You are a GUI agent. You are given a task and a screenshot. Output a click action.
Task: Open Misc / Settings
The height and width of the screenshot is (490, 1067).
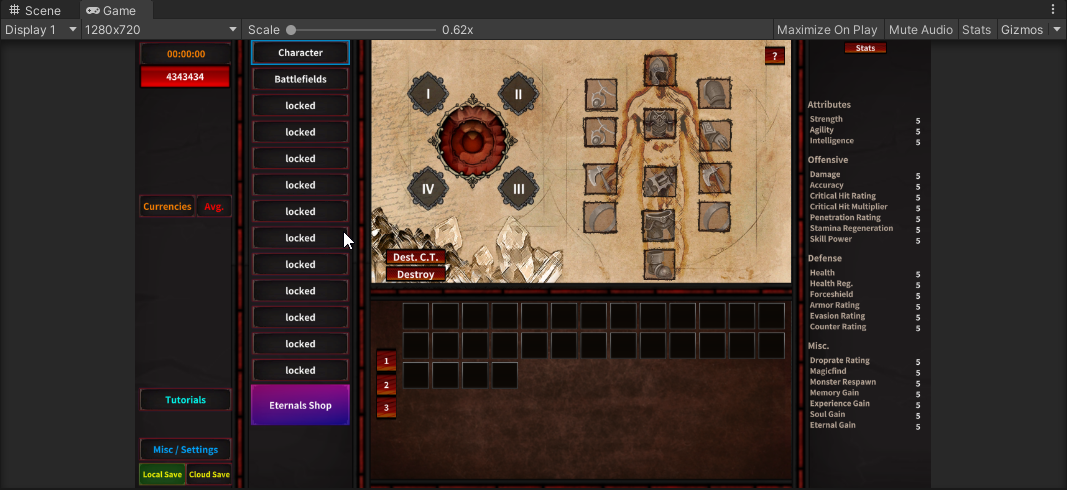[x=185, y=450]
